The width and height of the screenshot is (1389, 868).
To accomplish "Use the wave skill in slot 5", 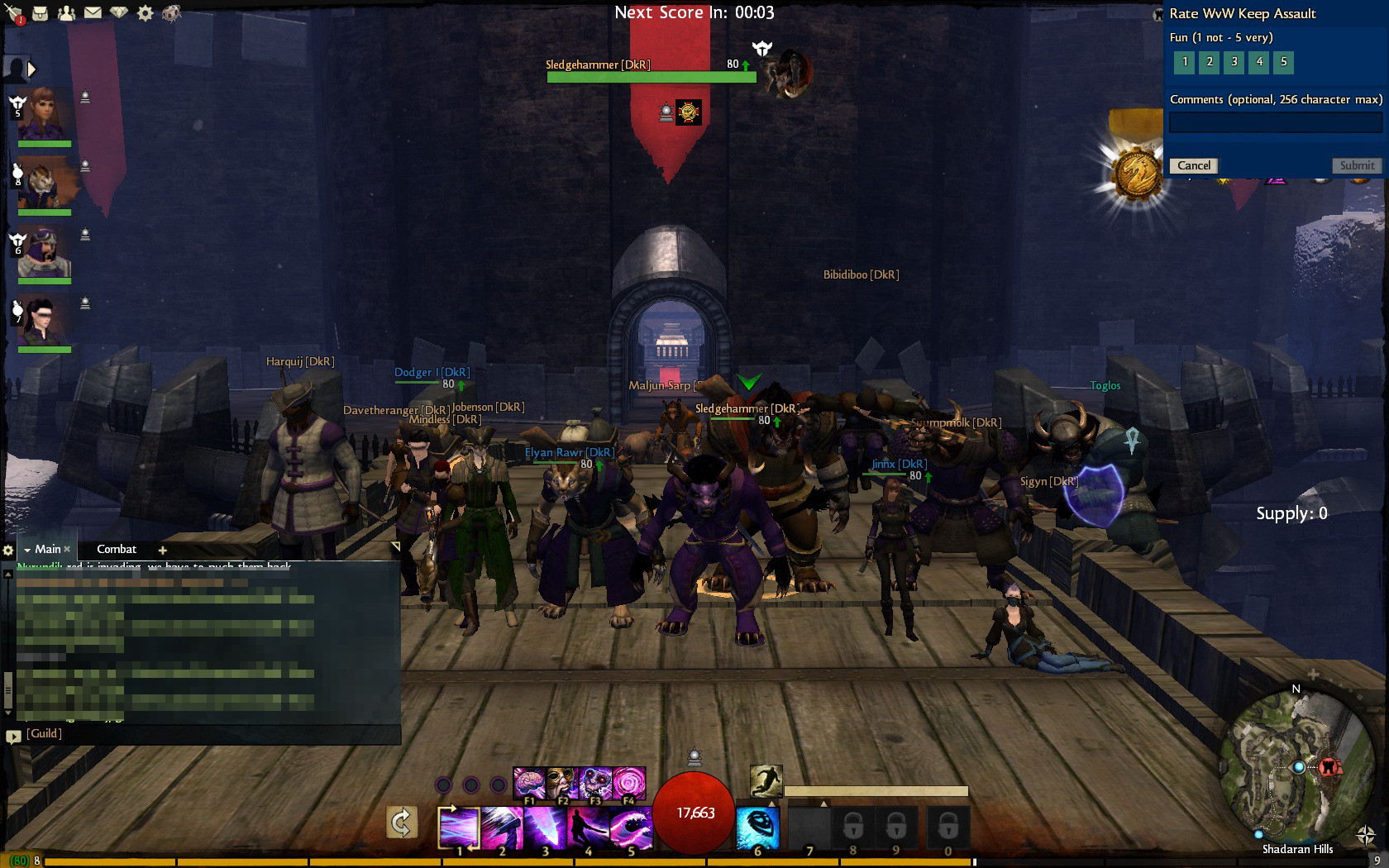I will (631, 828).
